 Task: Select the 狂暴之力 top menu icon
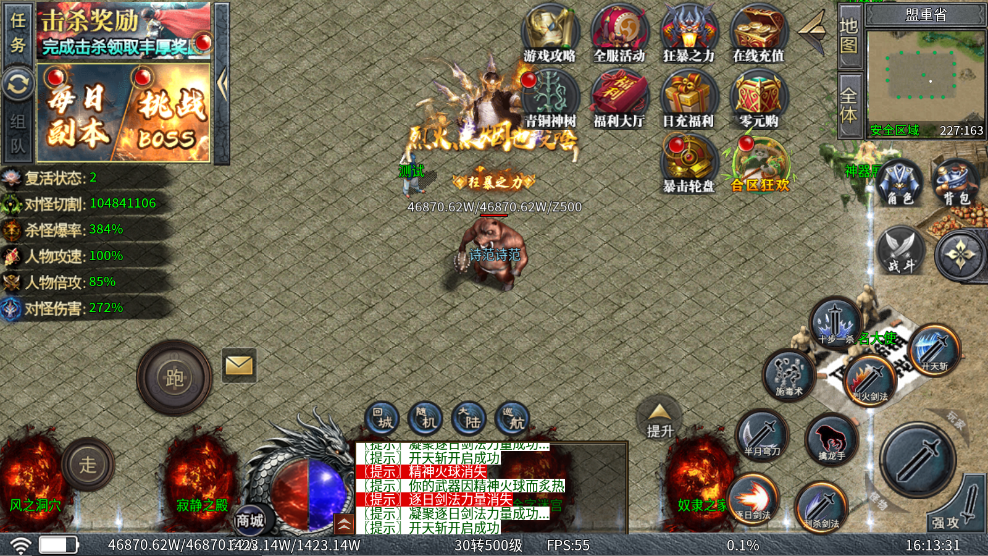coord(689,31)
